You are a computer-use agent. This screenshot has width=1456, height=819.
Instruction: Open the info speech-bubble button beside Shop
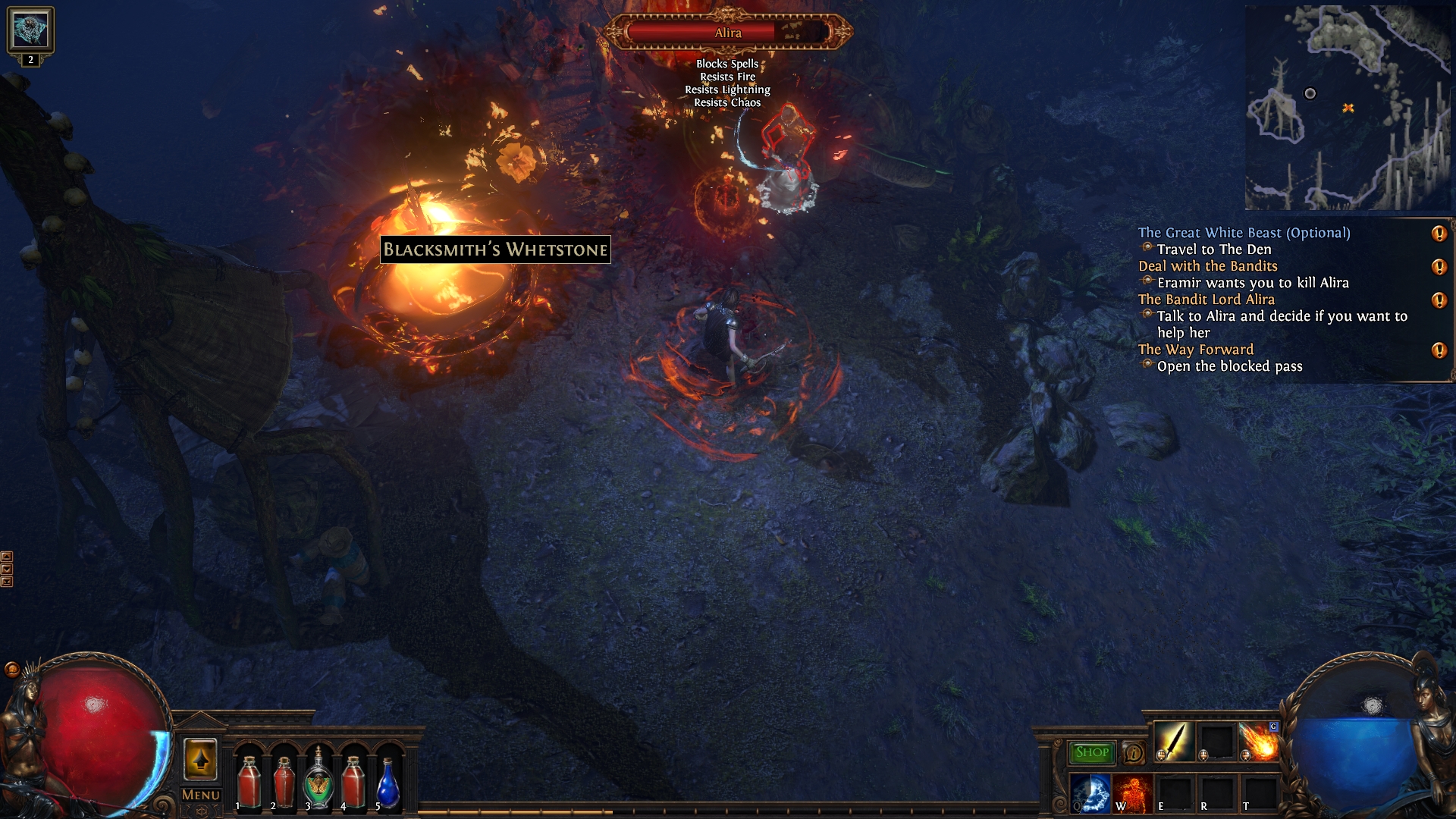click(1133, 753)
